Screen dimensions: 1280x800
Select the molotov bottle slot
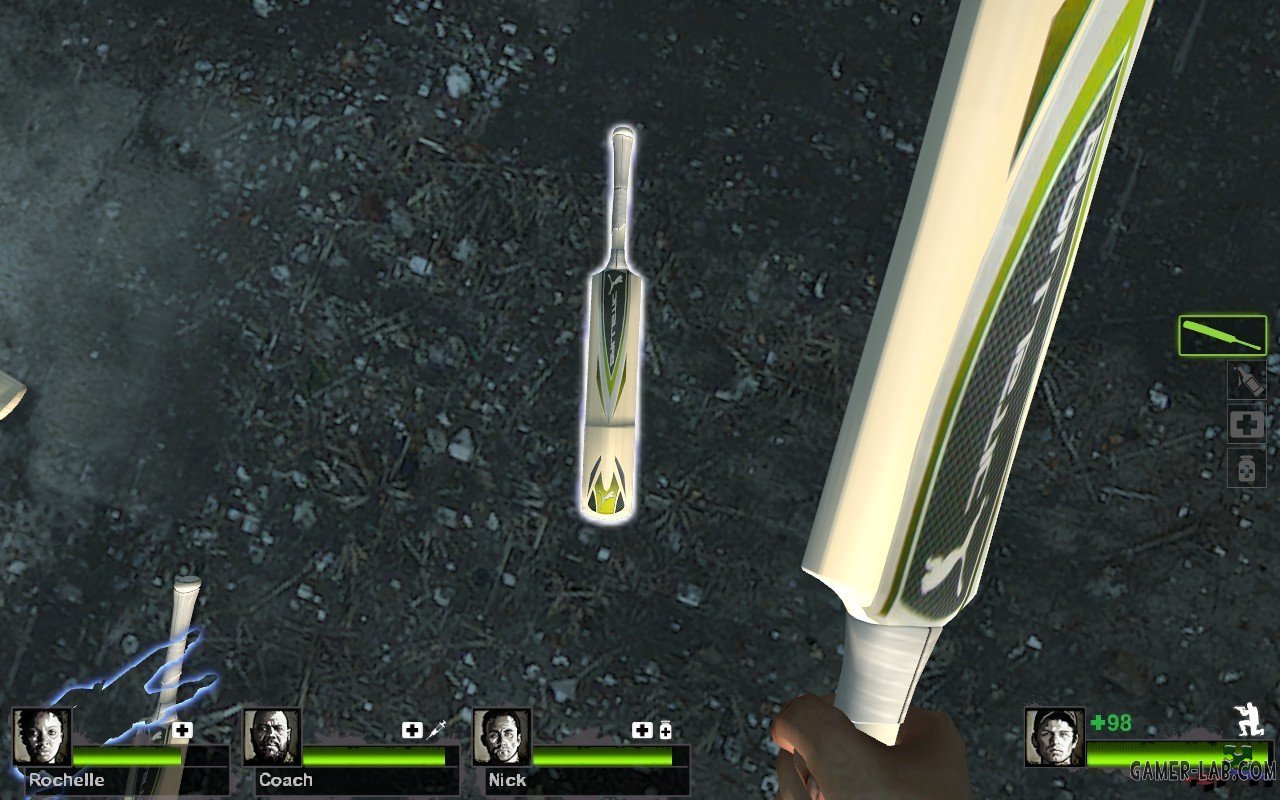(x=1247, y=381)
